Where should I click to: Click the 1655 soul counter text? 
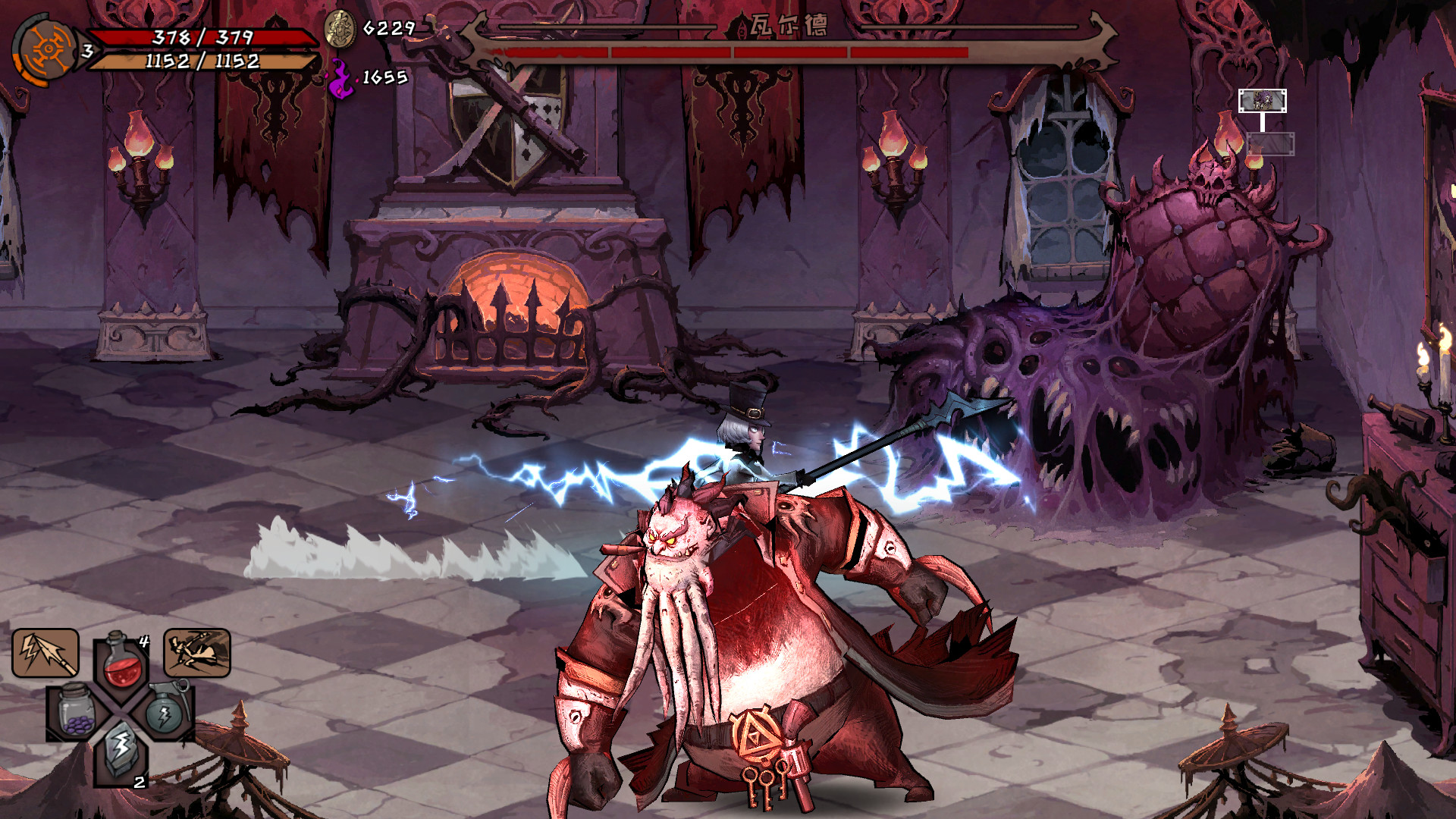[x=383, y=77]
